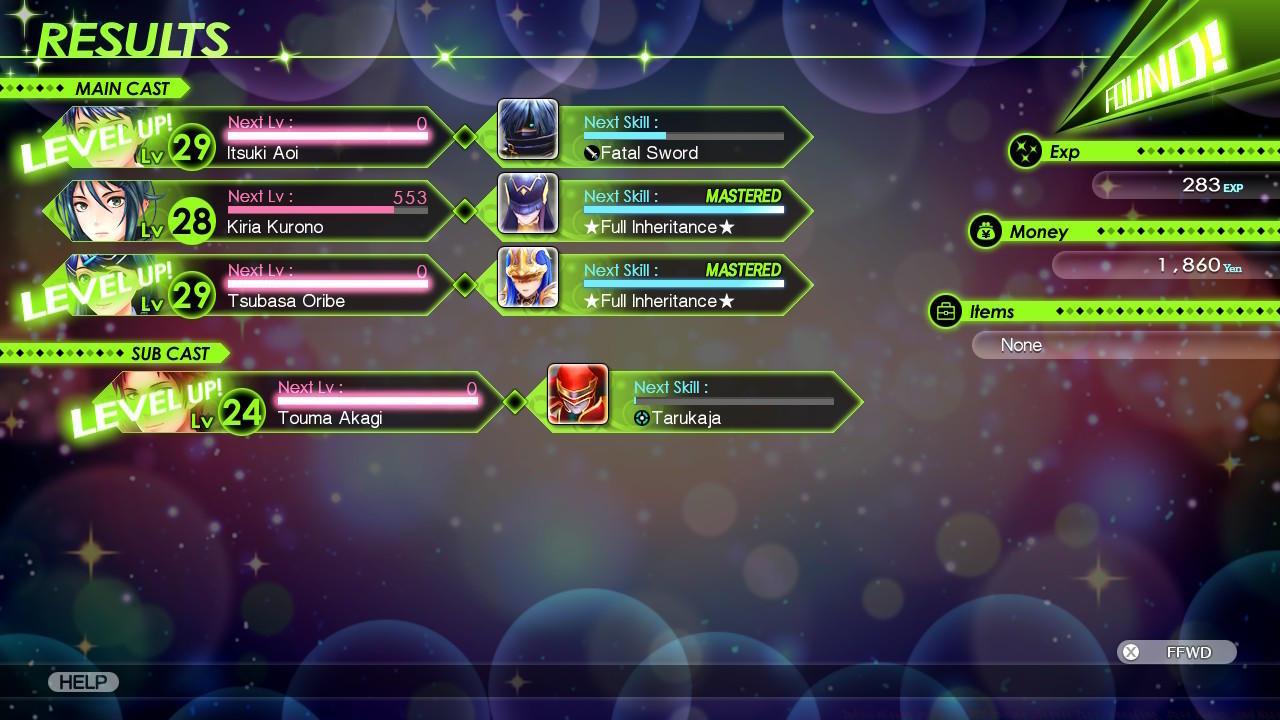Select the SUB CAST section header
Image resolution: width=1280 pixels, height=720 pixels.
pos(170,353)
